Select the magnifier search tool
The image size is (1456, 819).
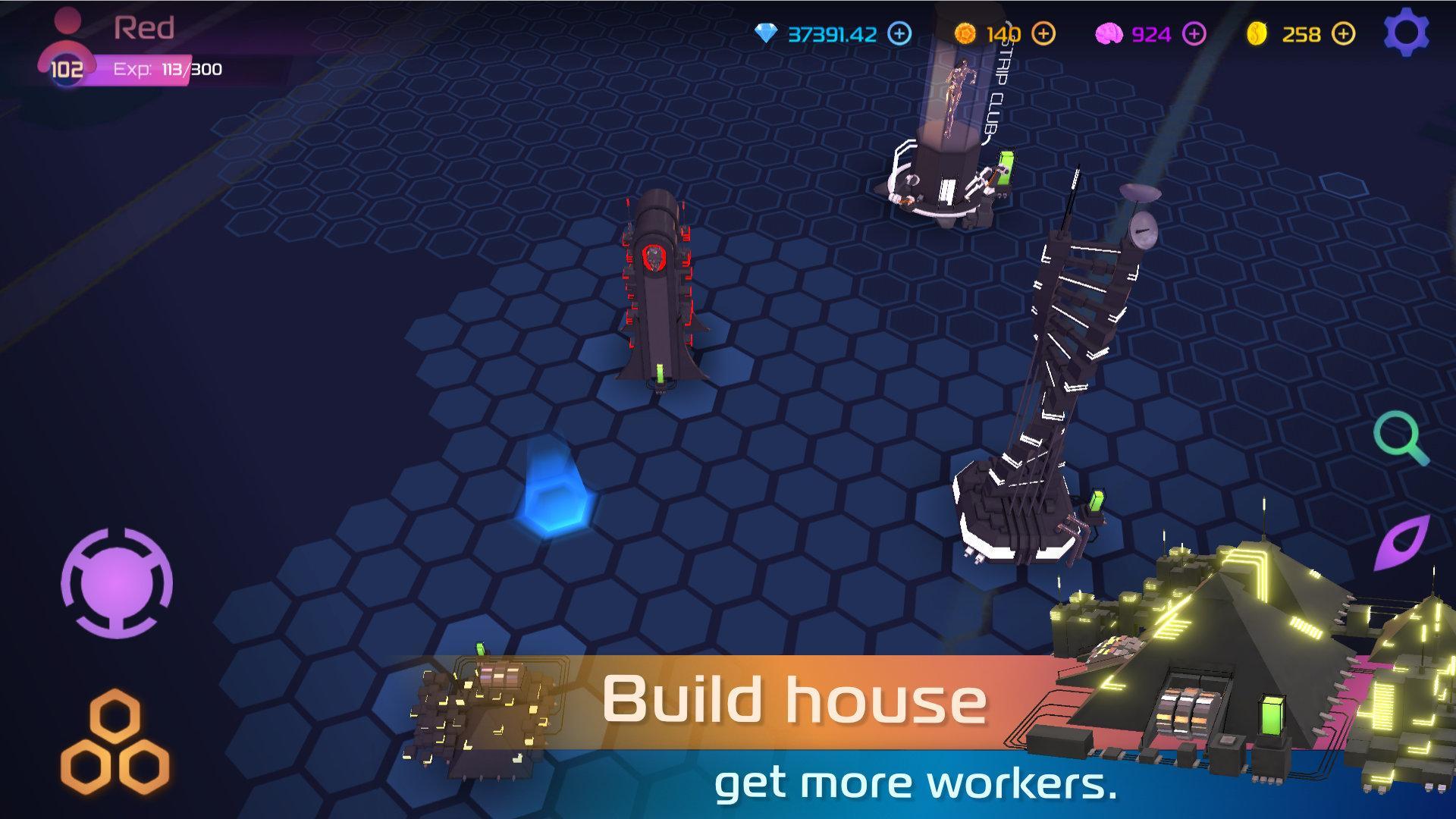(x=1401, y=438)
